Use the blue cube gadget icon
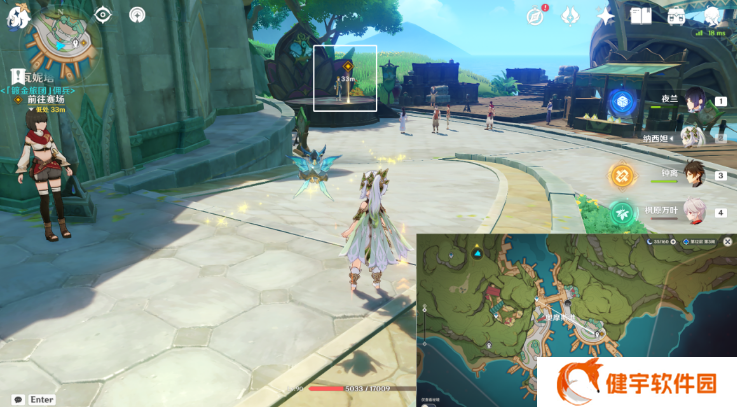 [621, 100]
